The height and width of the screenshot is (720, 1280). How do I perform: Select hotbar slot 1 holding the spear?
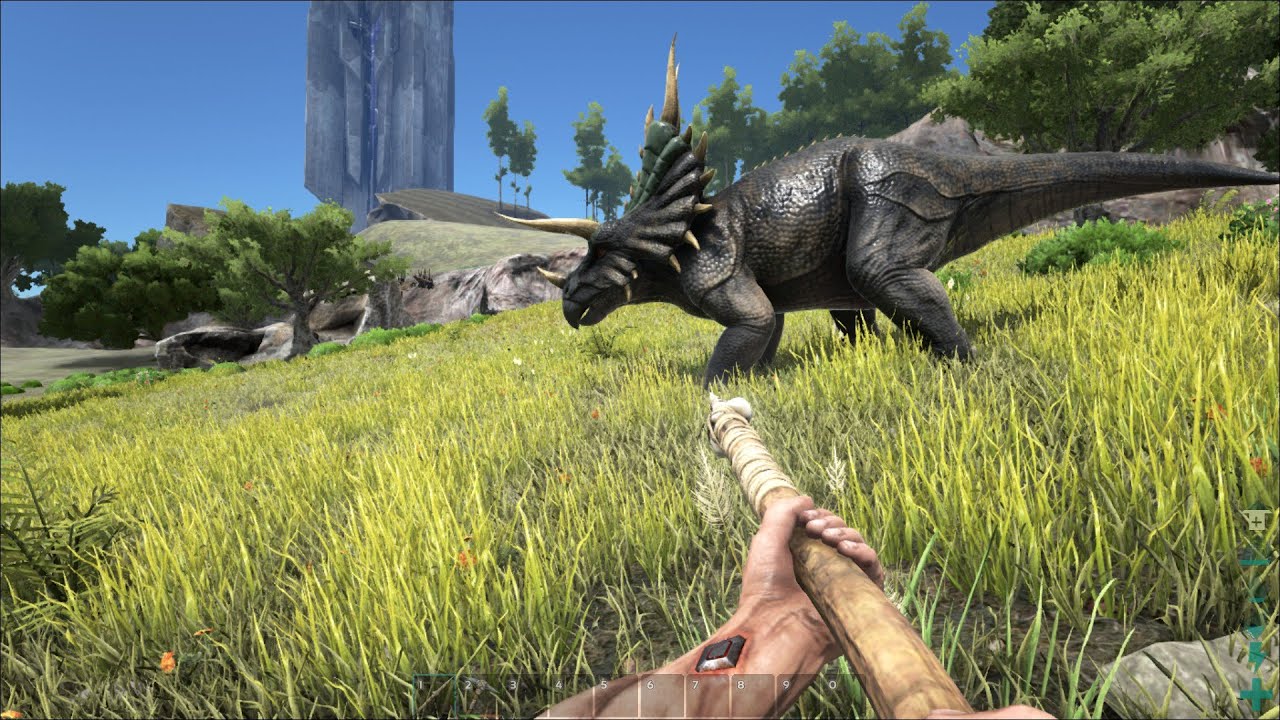pyautogui.click(x=436, y=696)
